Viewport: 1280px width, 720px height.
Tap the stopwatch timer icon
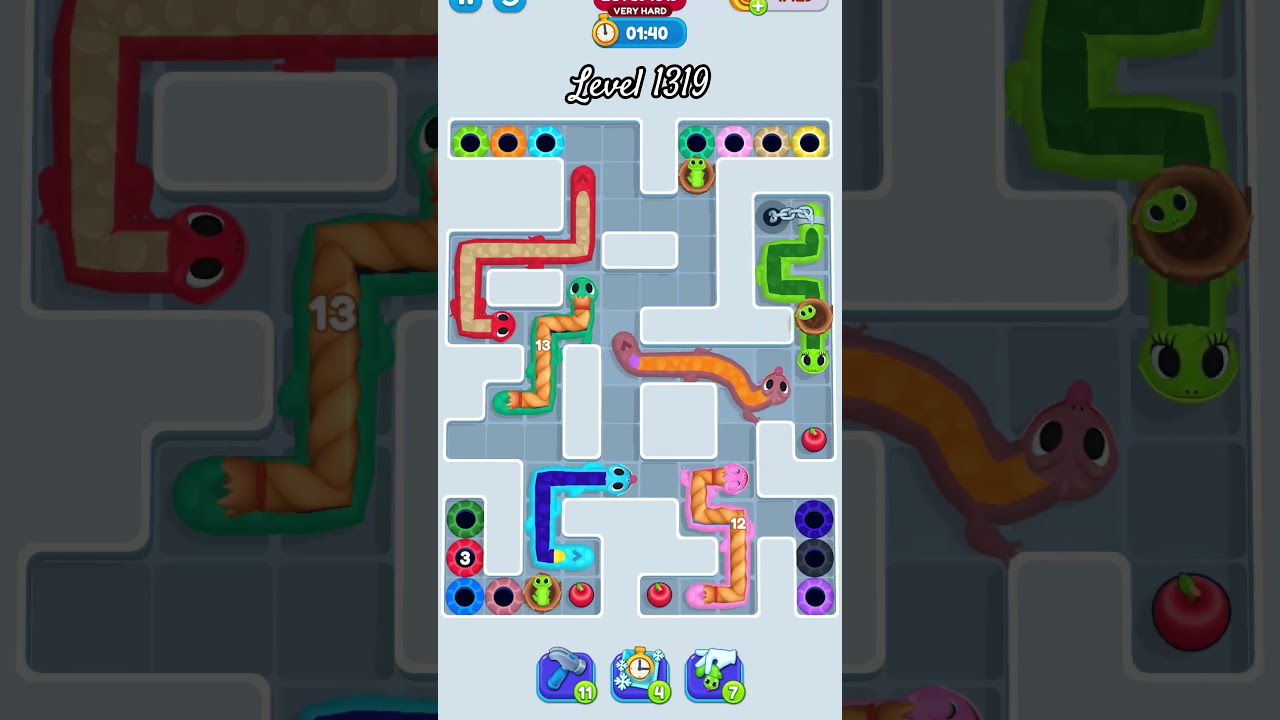605,32
